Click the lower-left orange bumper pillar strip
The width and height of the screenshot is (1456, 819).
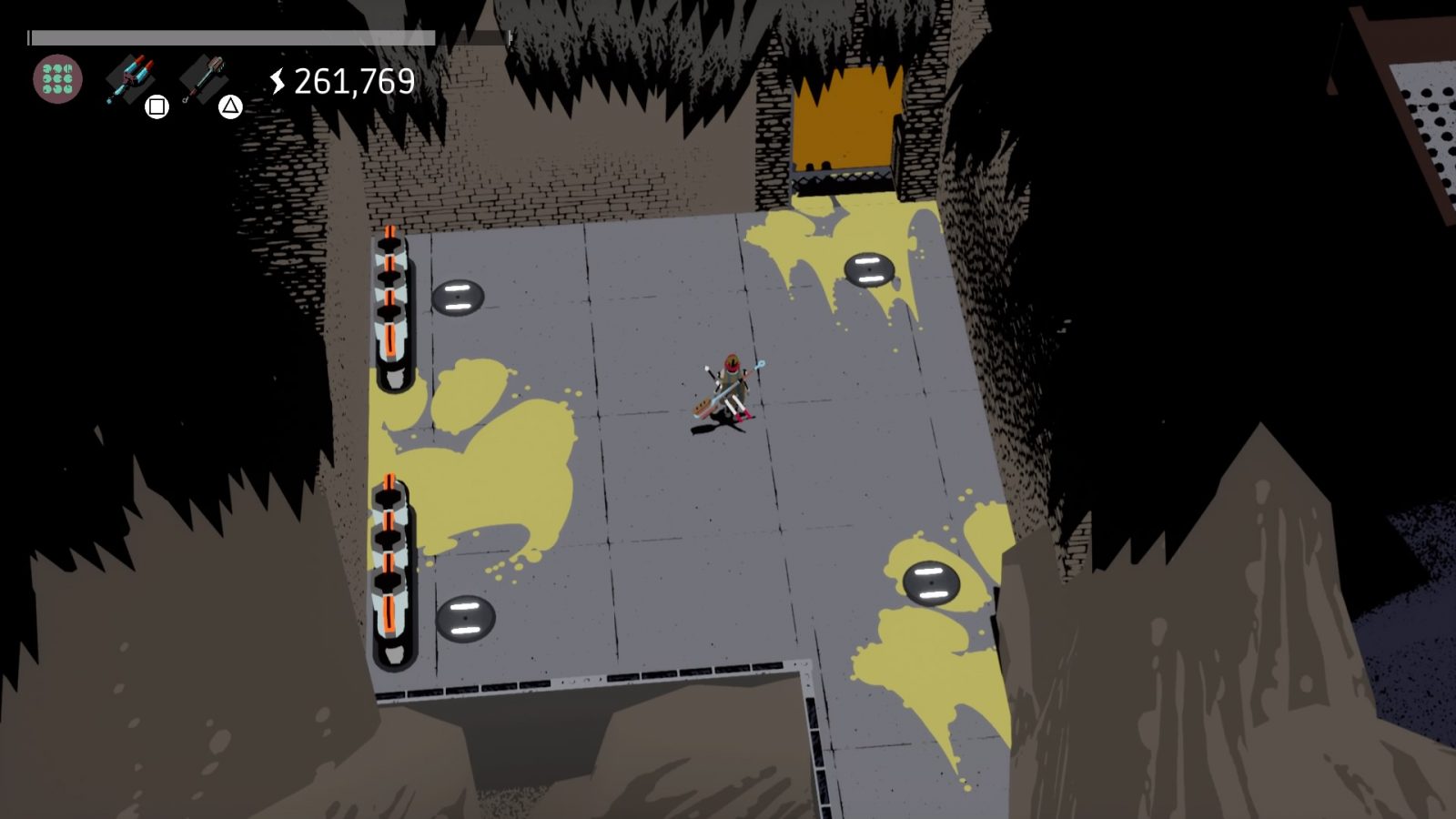(391, 560)
